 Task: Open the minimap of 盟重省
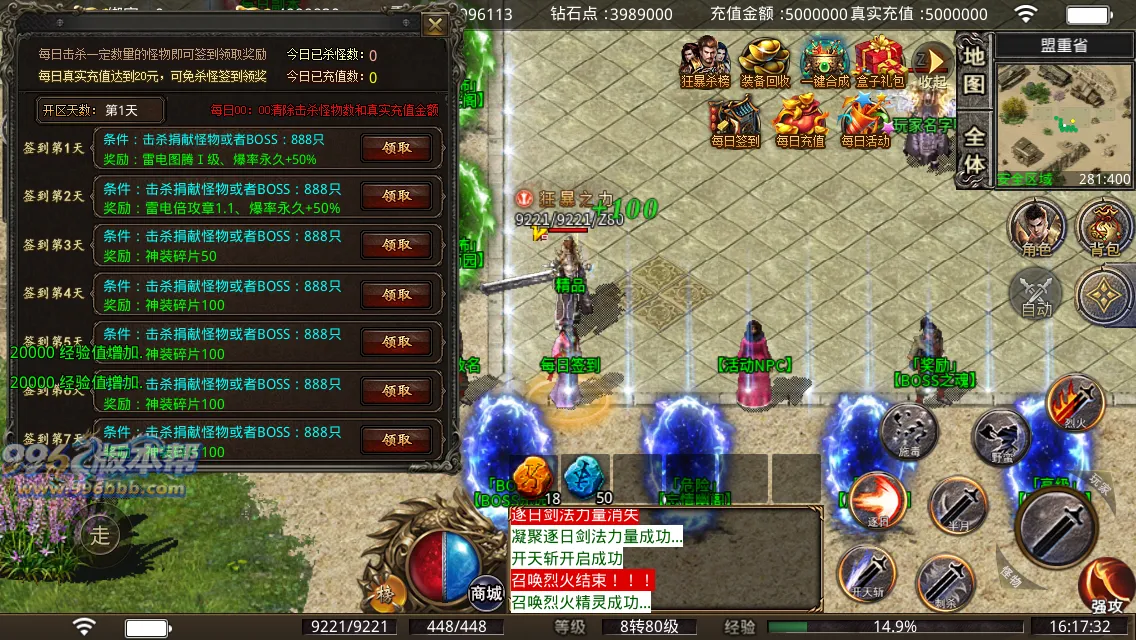(1063, 120)
